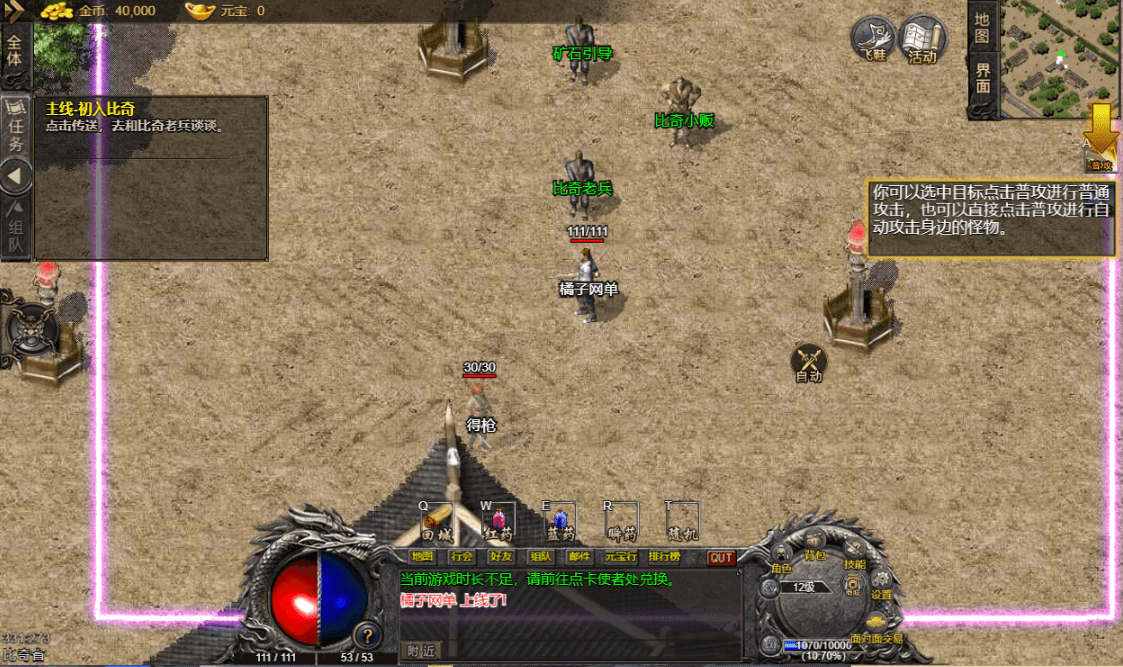Select the 蓝药 blue potion slot

[x=559, y=522]
